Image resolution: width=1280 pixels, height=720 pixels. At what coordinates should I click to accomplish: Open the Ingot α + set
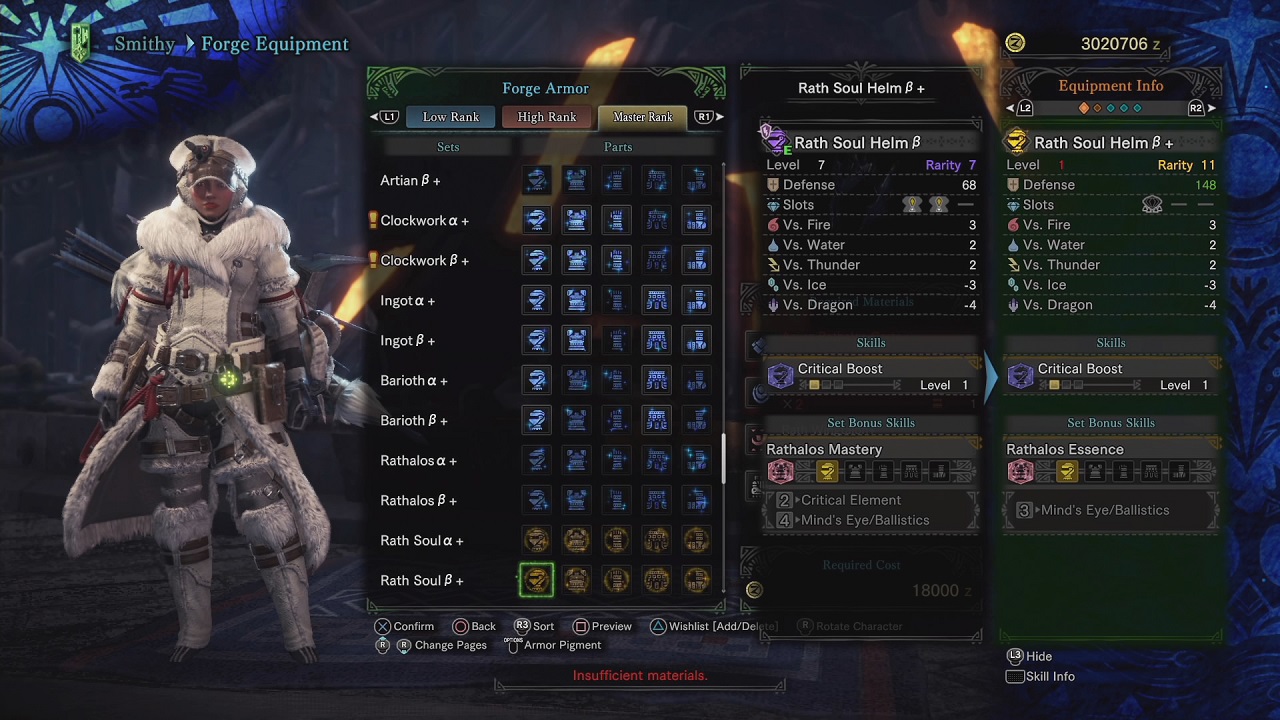coord(407,301)
